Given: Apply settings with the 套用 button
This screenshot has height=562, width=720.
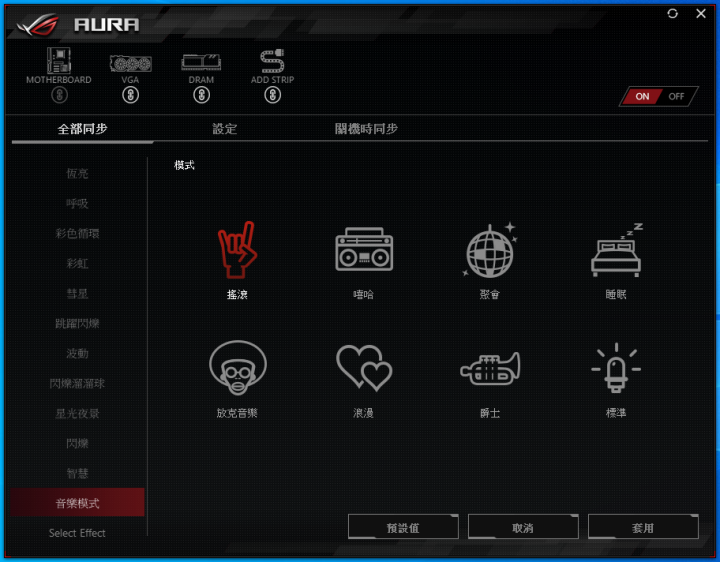Looking at the screenshot, I should point(643,527).
